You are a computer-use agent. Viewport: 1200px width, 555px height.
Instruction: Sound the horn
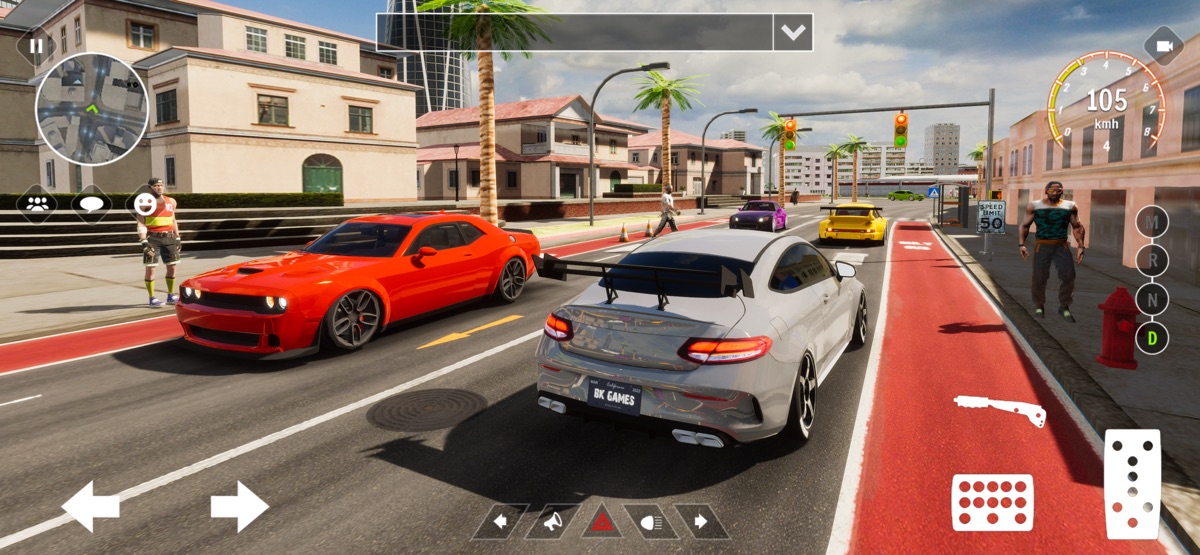pyautogui.click(x=551, y=521)
